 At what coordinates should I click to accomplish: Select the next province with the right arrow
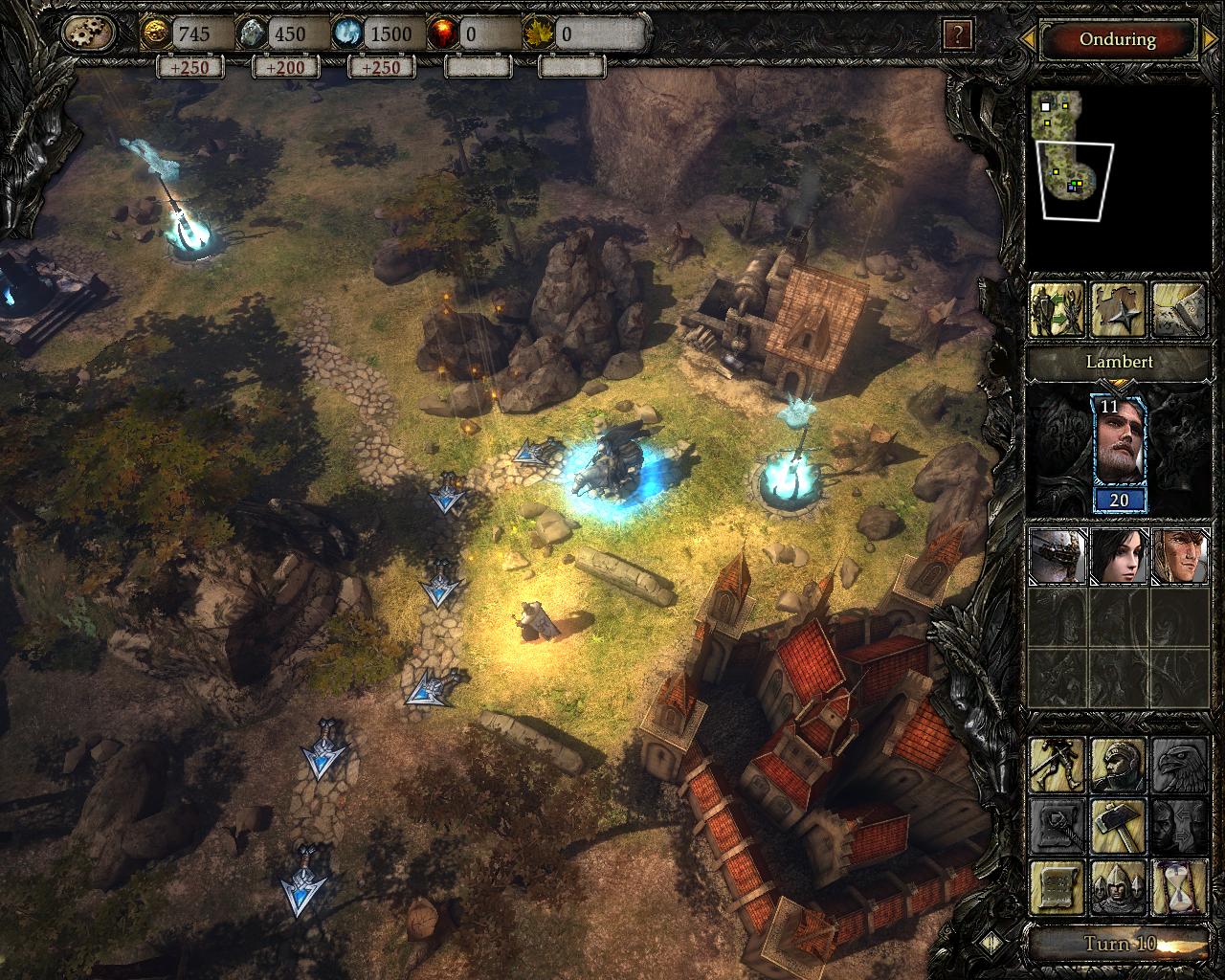click(1212, 39)
